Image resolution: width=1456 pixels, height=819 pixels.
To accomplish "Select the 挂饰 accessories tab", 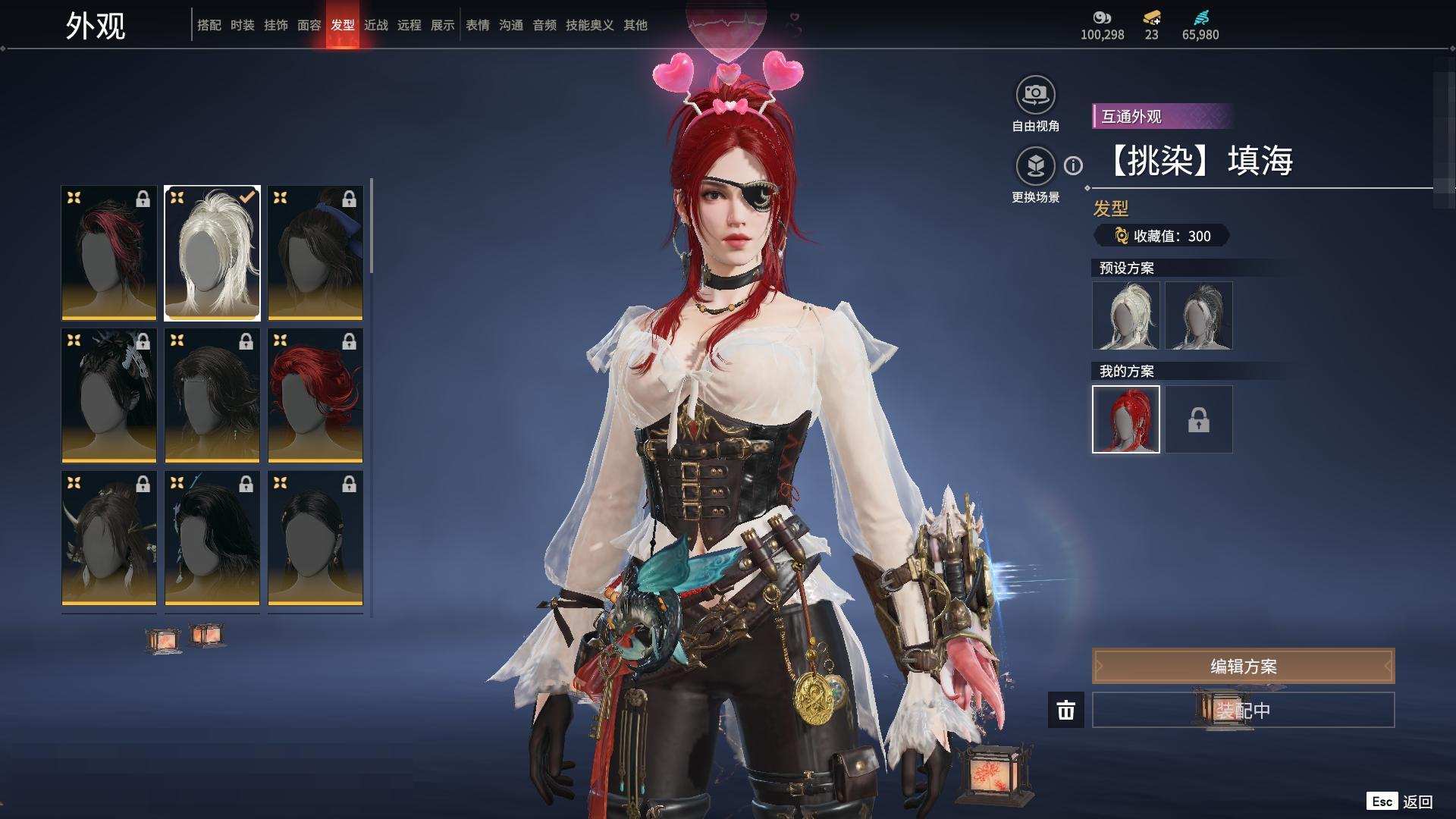I will click(275, 25).
